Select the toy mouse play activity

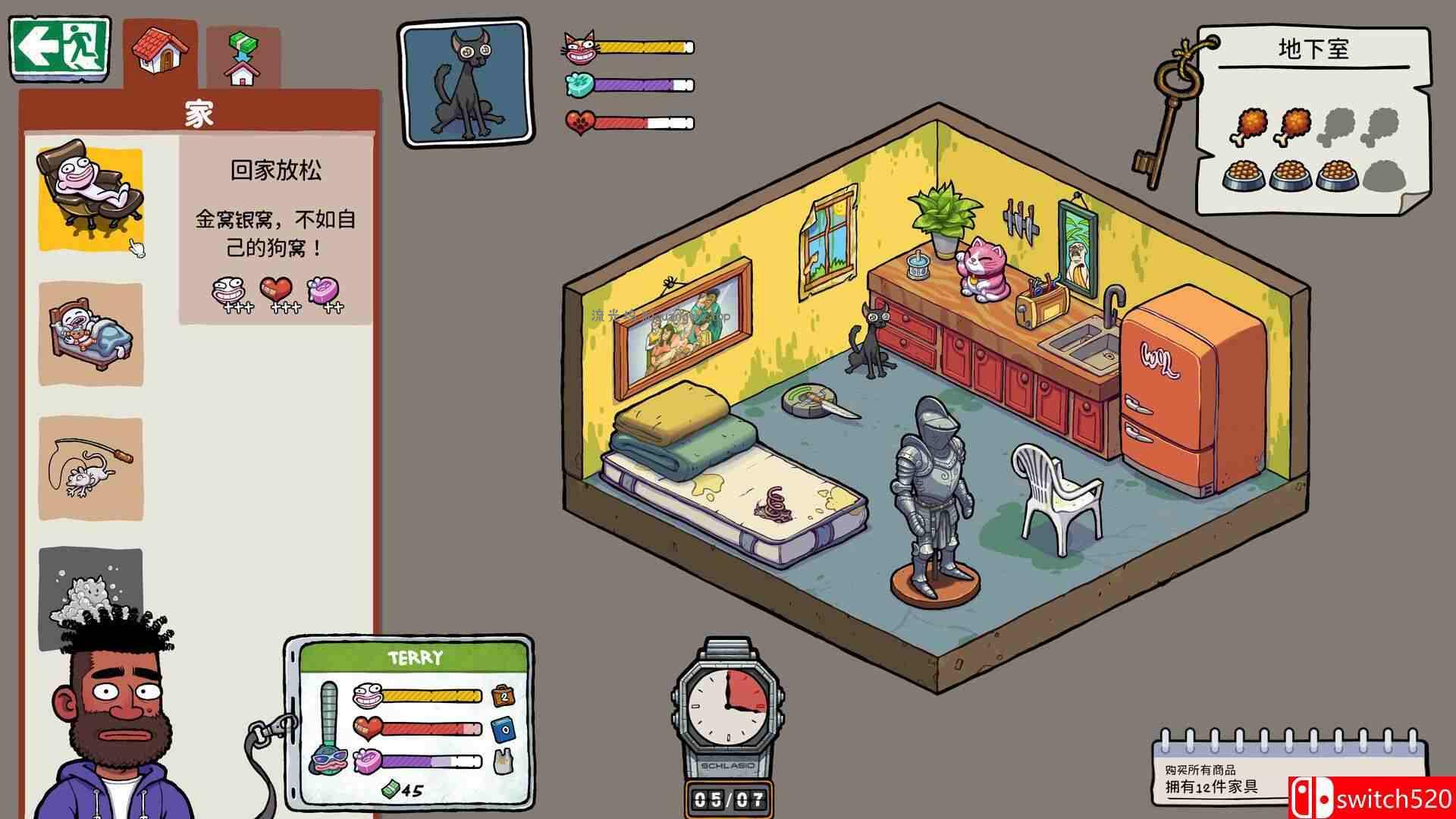(90, 468)
